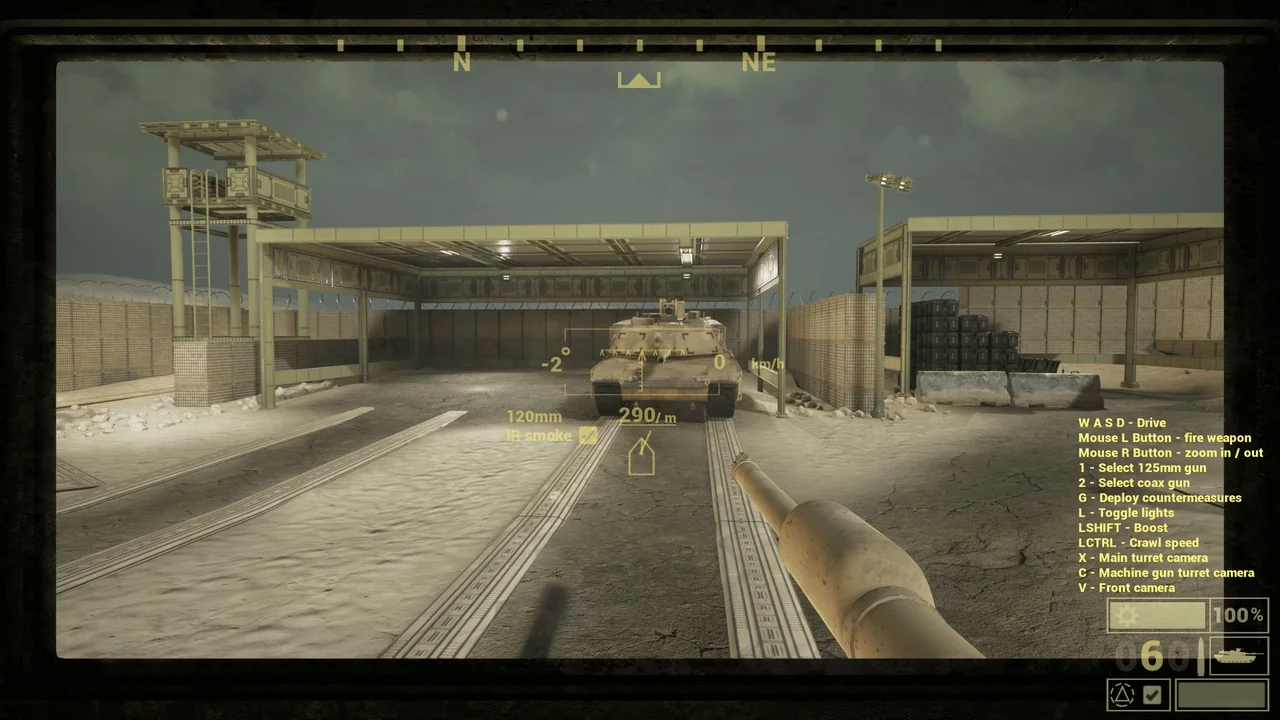The image size is (1280, 720).
Task: Click the 'G - Deploy countermeasures' hint text
Action: [1159, 497]
